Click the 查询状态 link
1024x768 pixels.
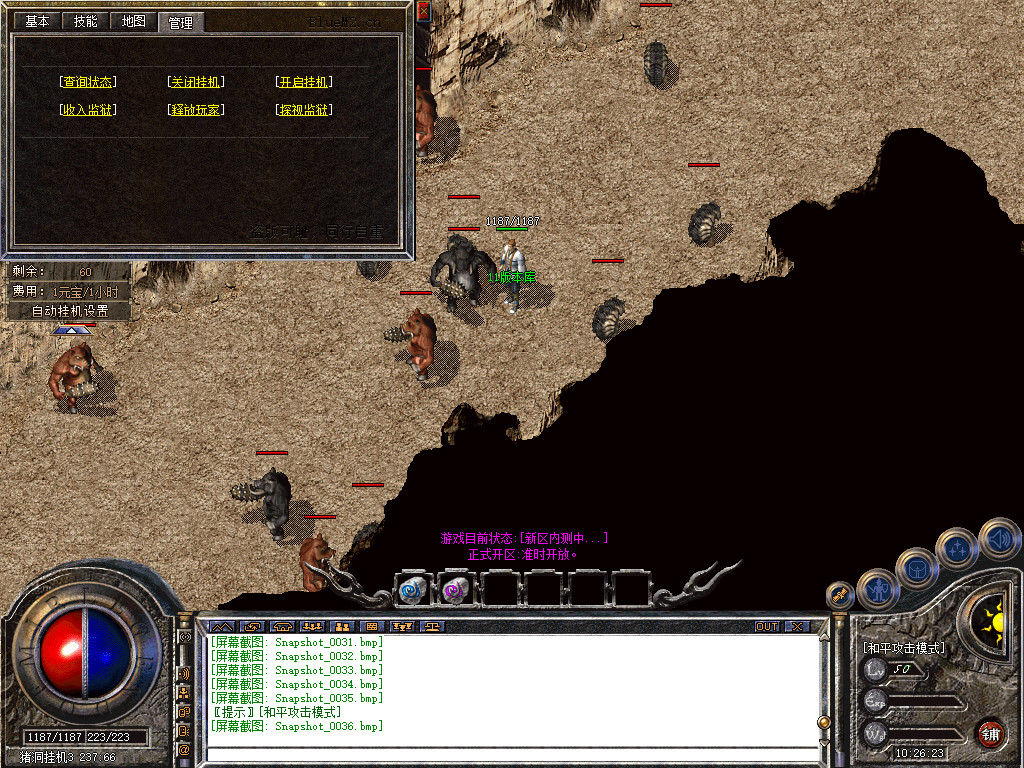[88, 82]
